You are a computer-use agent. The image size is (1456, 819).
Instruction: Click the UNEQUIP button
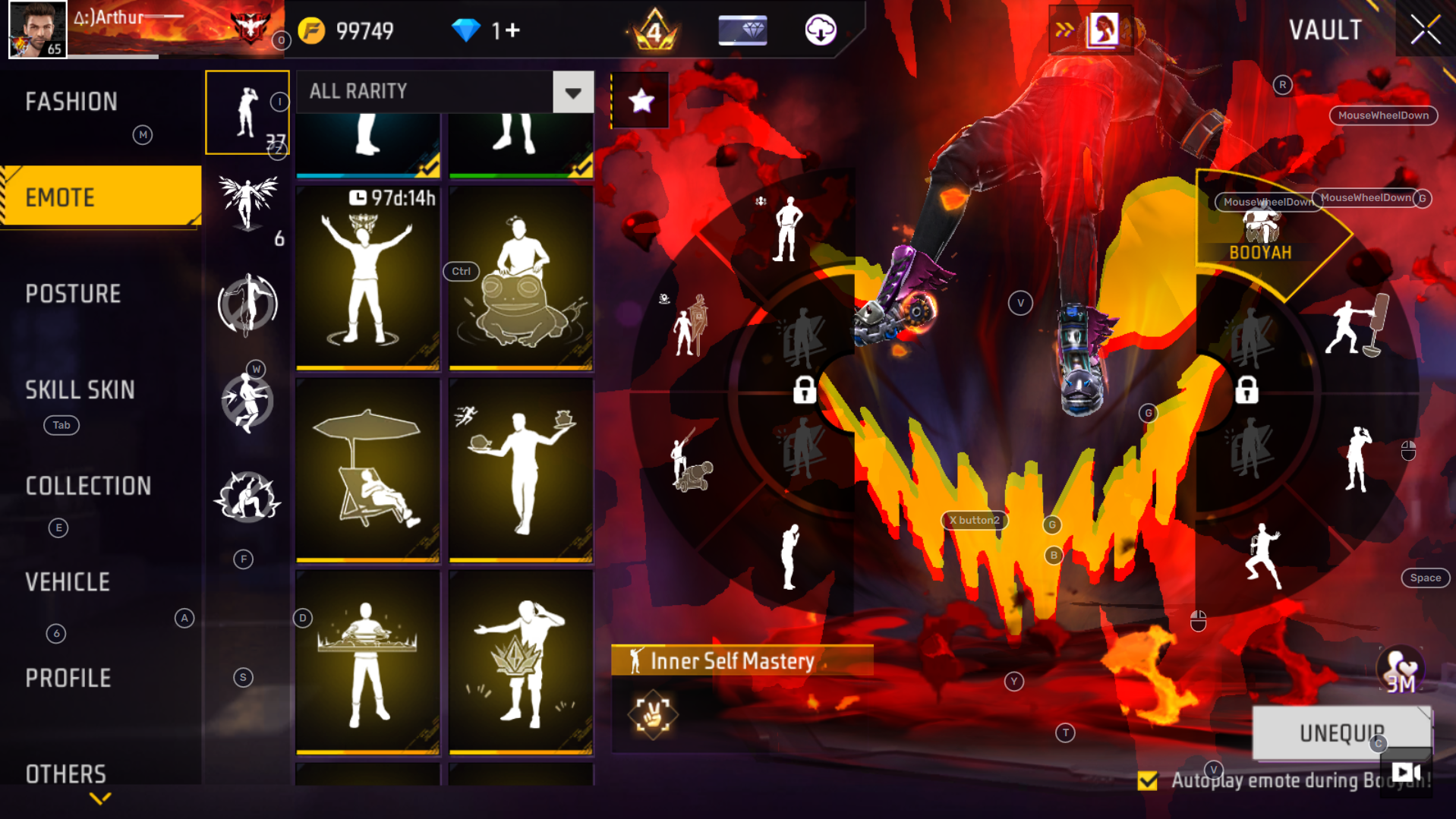[1341, 732]
